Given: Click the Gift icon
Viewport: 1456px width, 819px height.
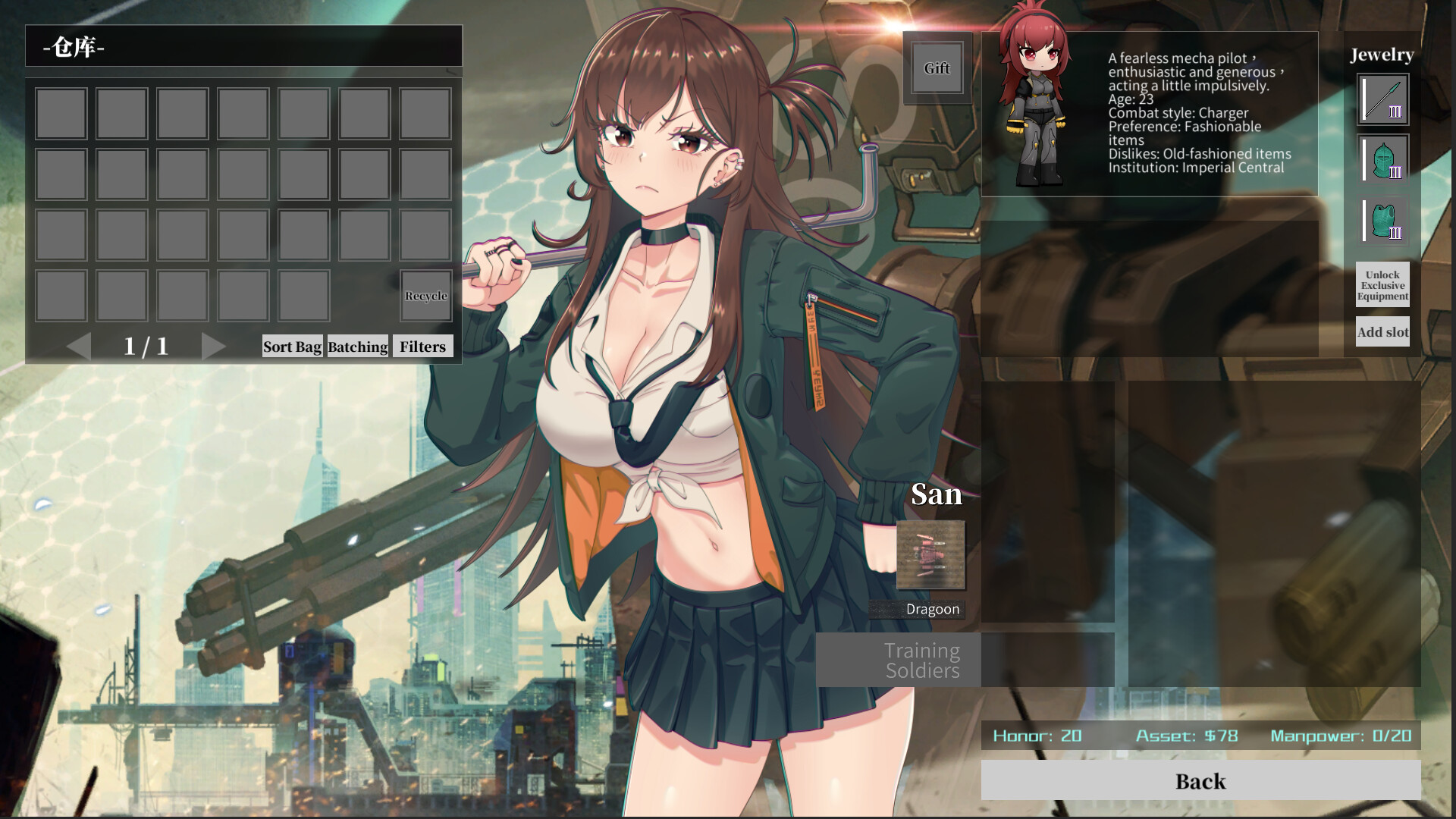Looking at the screenshot, I should point(936,68).
